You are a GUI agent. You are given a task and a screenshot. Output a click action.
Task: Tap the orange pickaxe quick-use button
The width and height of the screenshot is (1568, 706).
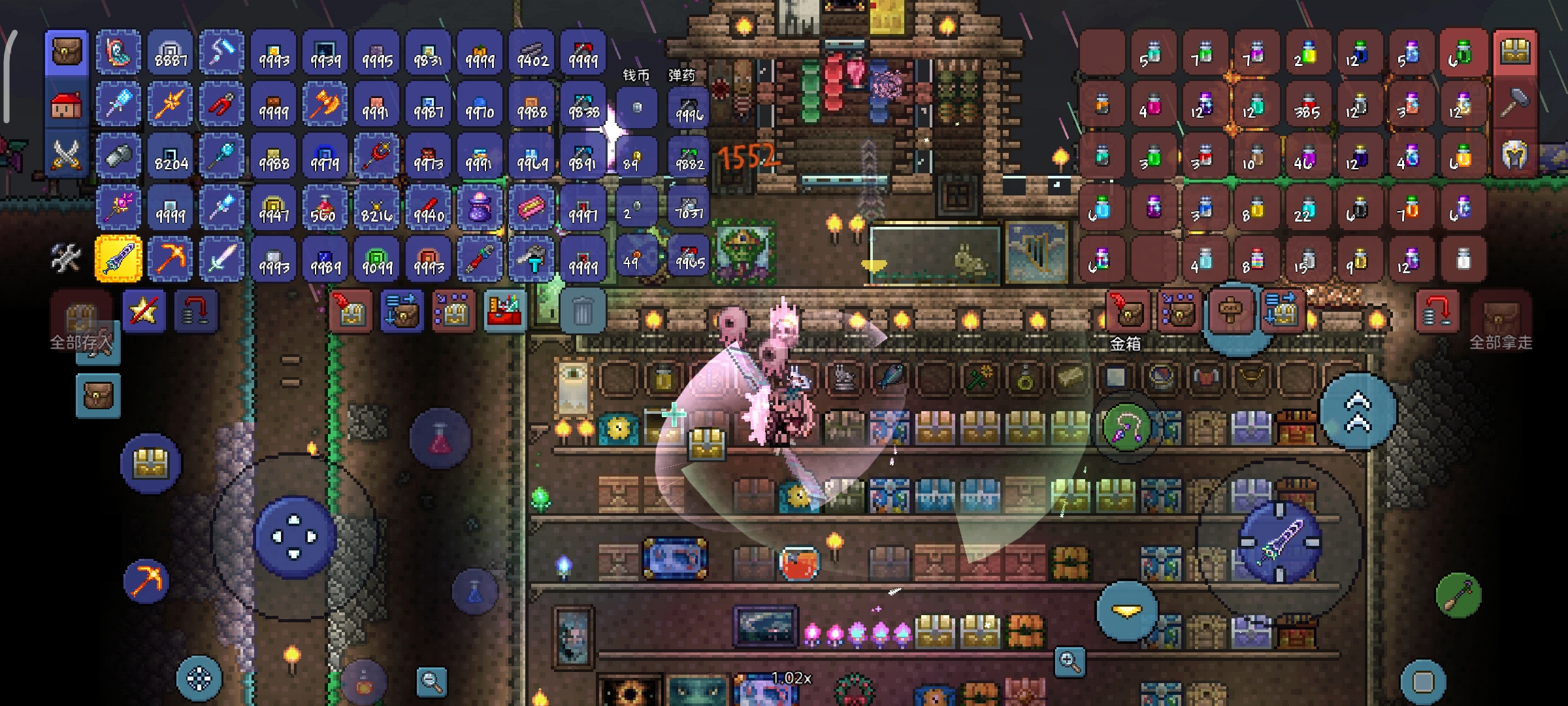coord(146,580)
